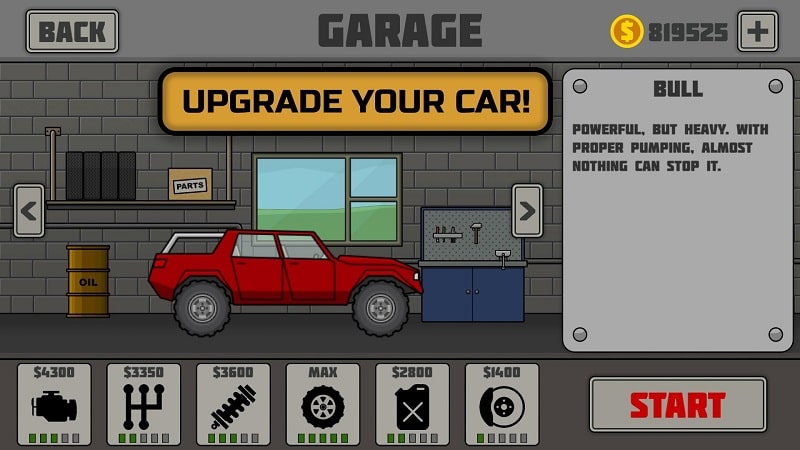
Task: Buy the $2800 fuel canister upgrade
Action: (x=412, y=404)
